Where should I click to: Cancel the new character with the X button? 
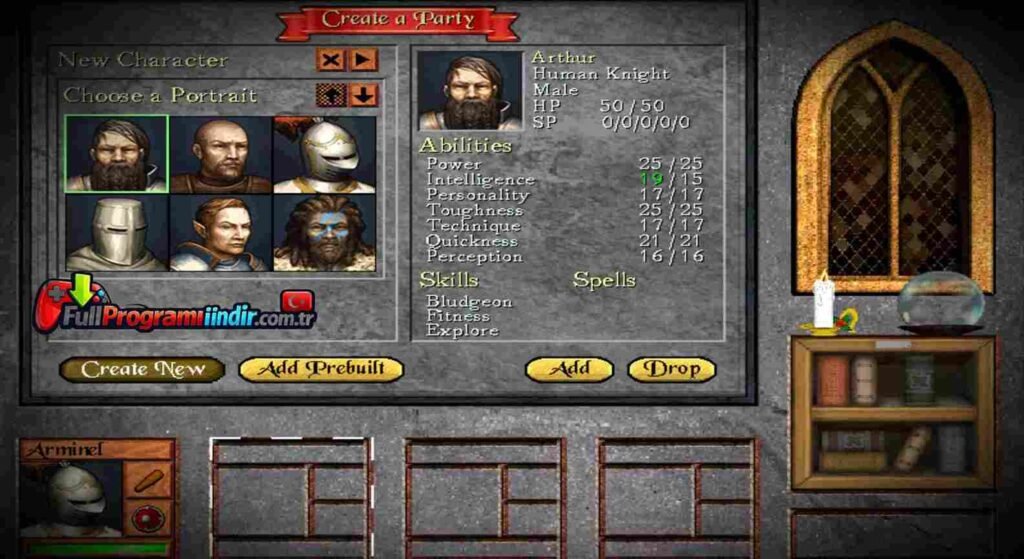330,60
